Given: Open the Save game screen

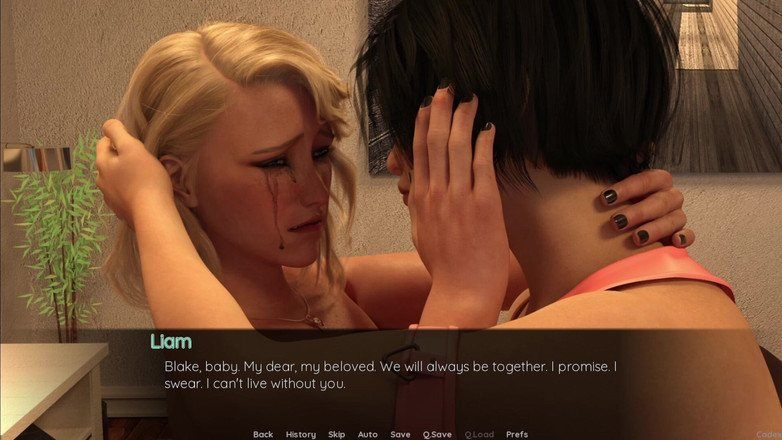Looking at the screenshot, I should point(400,434).
